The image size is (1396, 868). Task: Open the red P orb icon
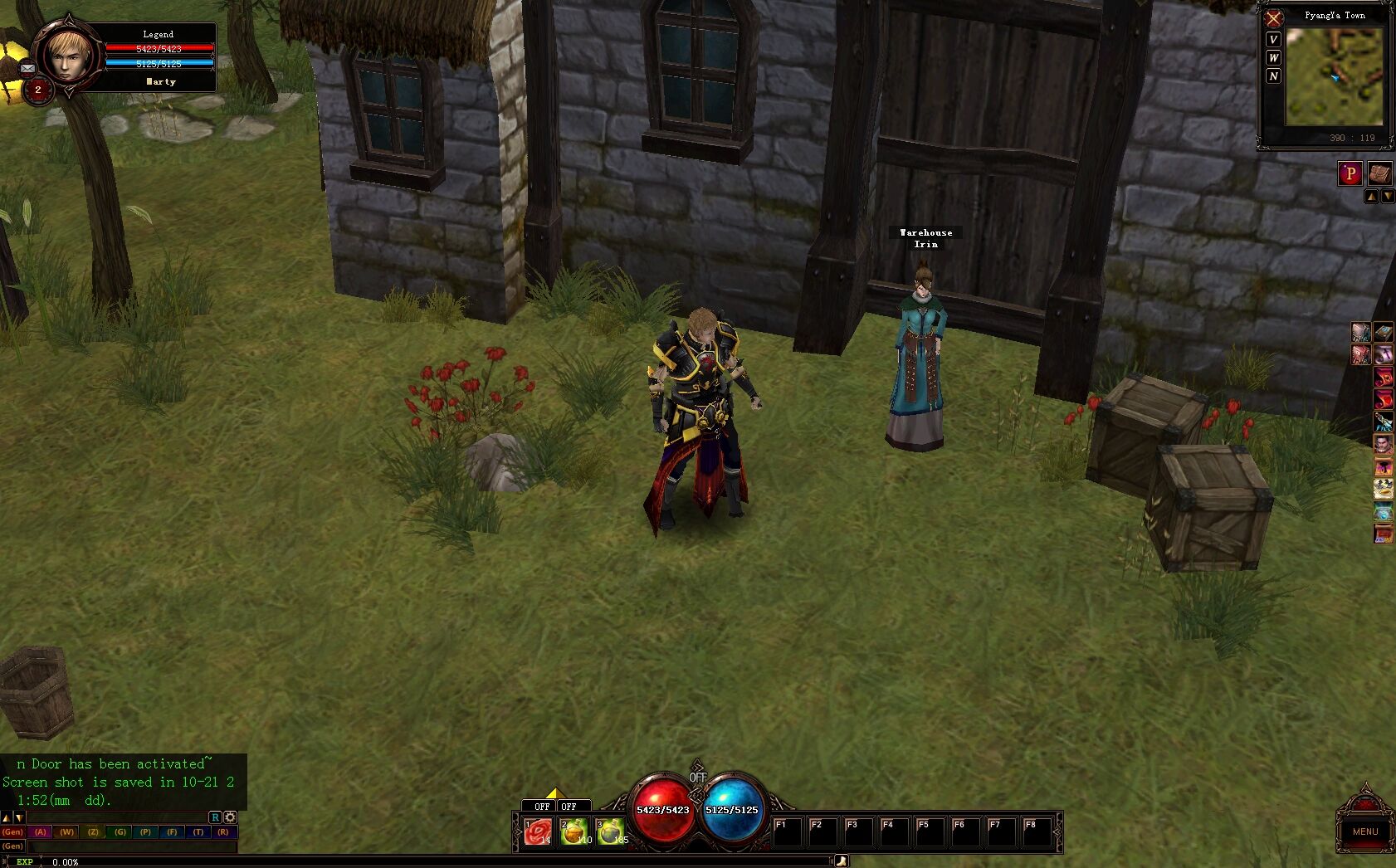coord(1350,173)
